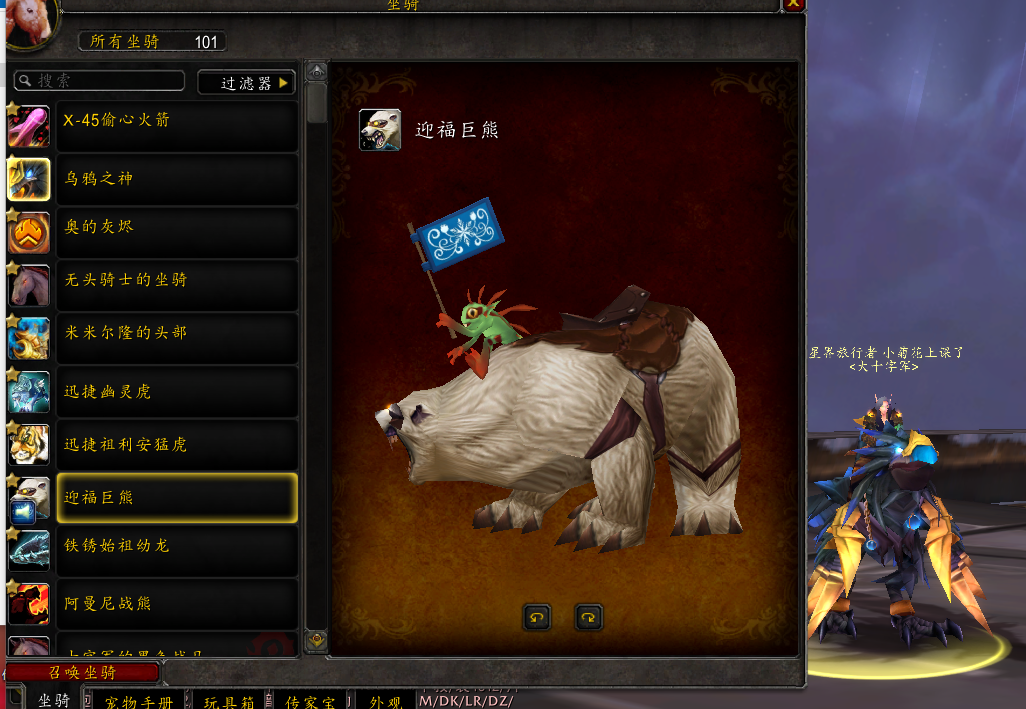The height and width of the screenshot is (709, 1026).
Task: Click the 召唤坐骑 summon button
Action: pos(82,673)
